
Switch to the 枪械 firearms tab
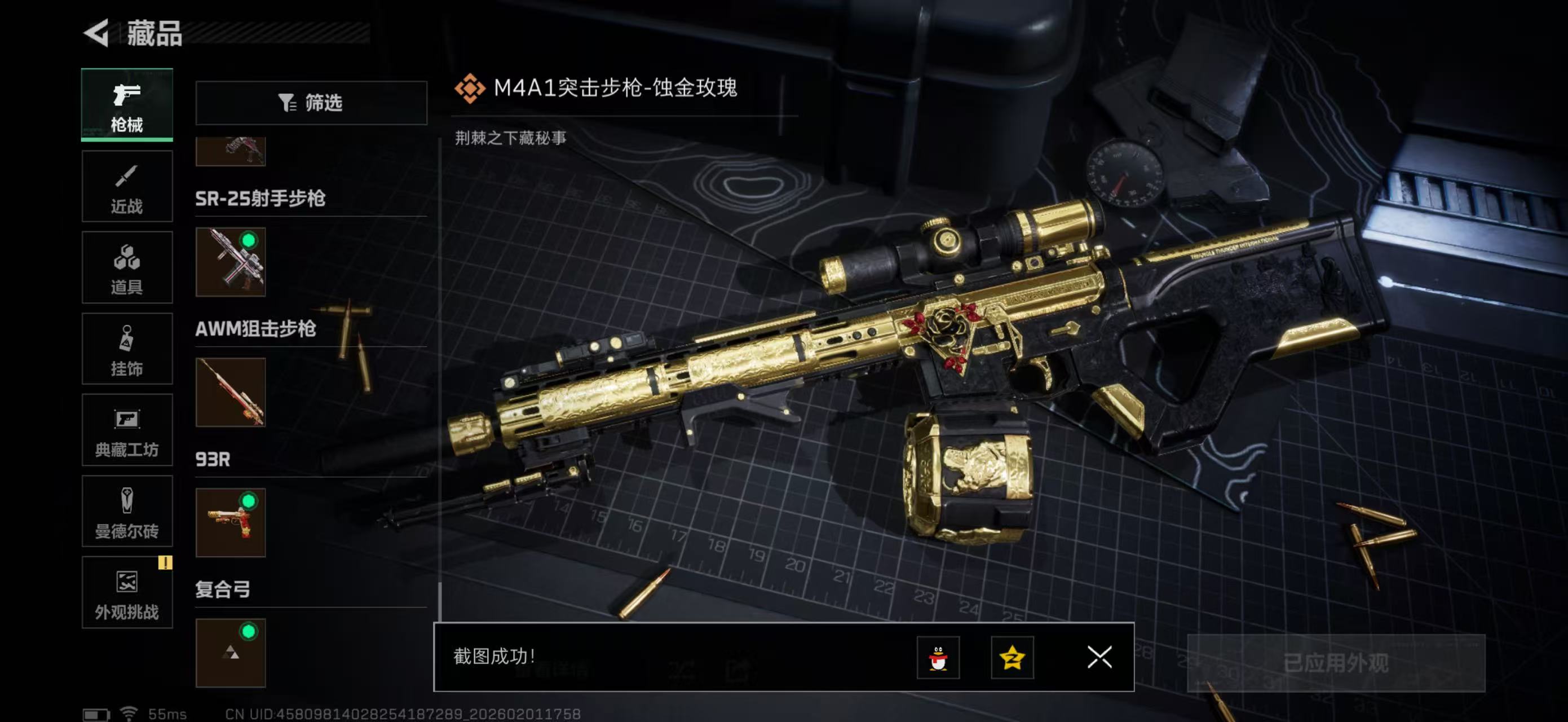click(x=127, y=105)
